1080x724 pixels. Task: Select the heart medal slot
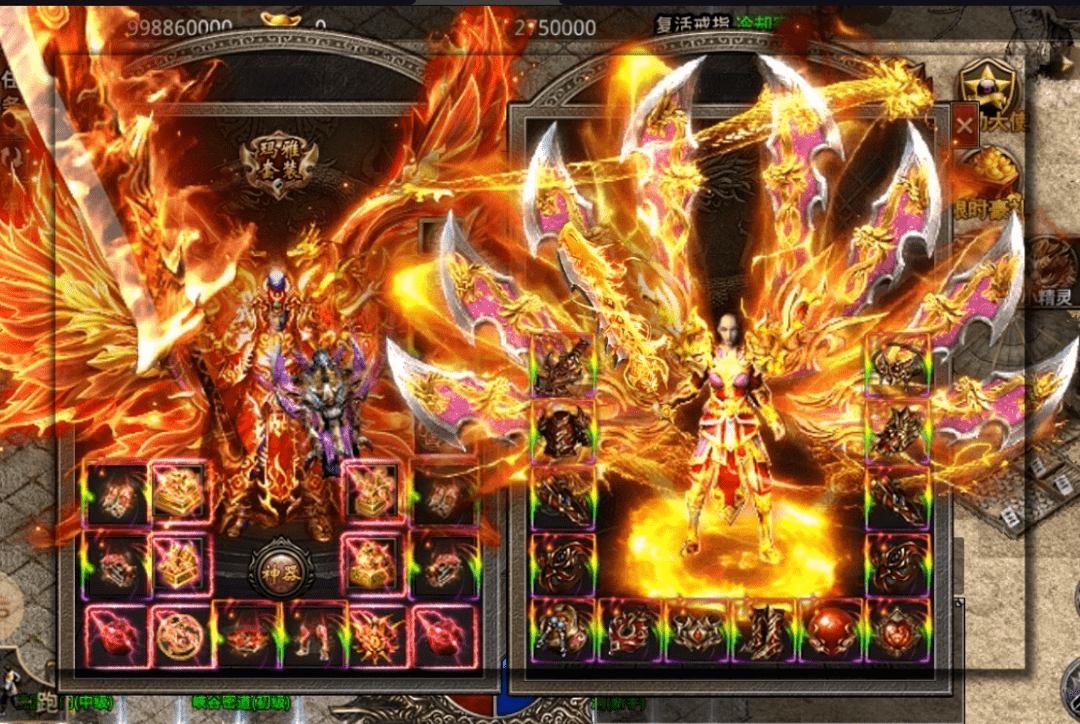[896, 629]
